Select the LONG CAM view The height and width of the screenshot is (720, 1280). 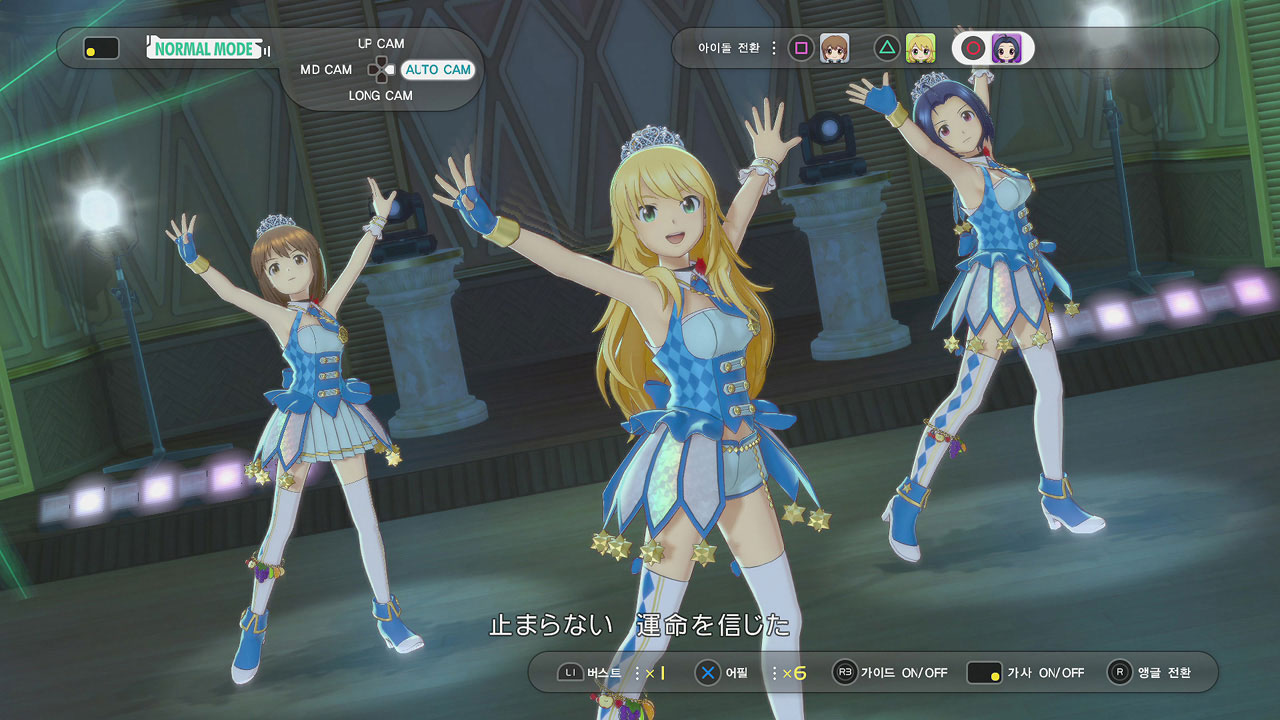(x=380, y=96)
